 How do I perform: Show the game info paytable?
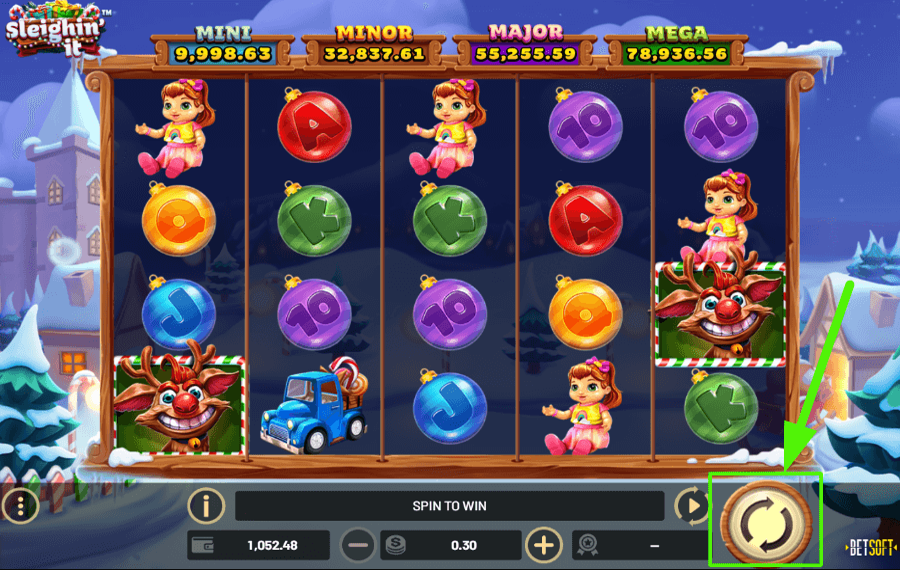pos(205,506)
